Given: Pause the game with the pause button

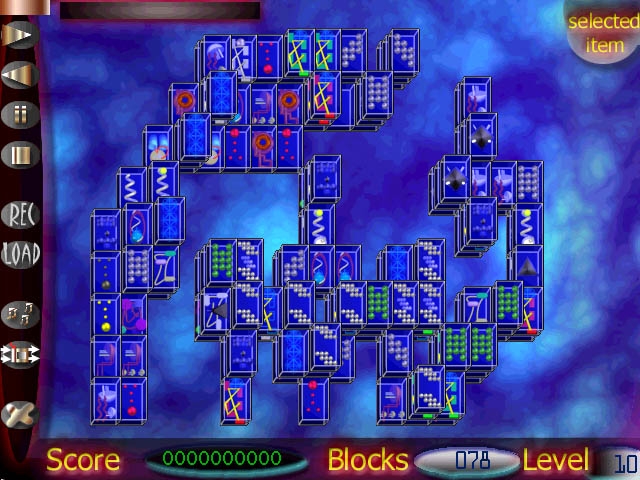Looking at the screenshot, I should [x=20, y=114].
